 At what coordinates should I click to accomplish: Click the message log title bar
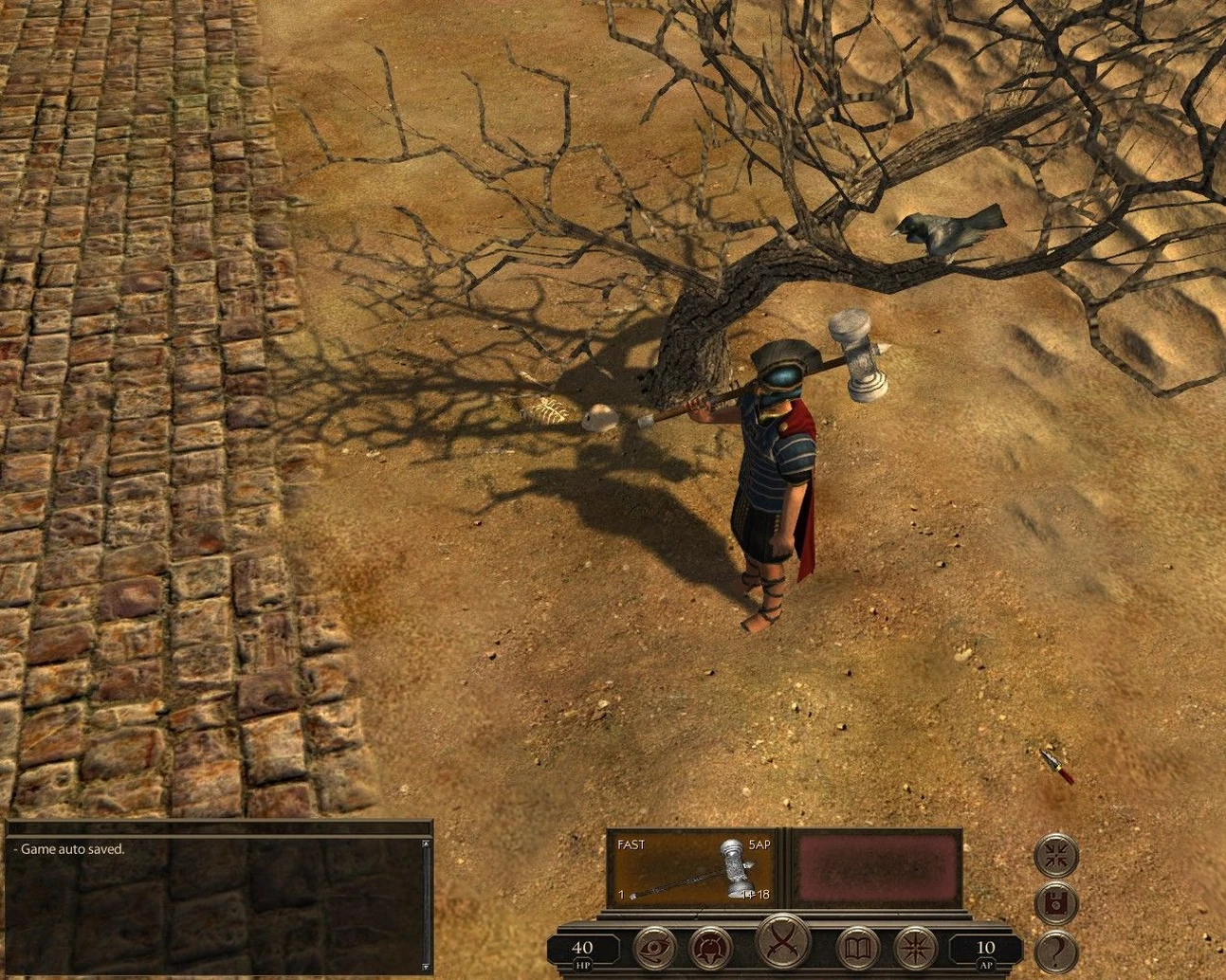(x=218, y=827)
